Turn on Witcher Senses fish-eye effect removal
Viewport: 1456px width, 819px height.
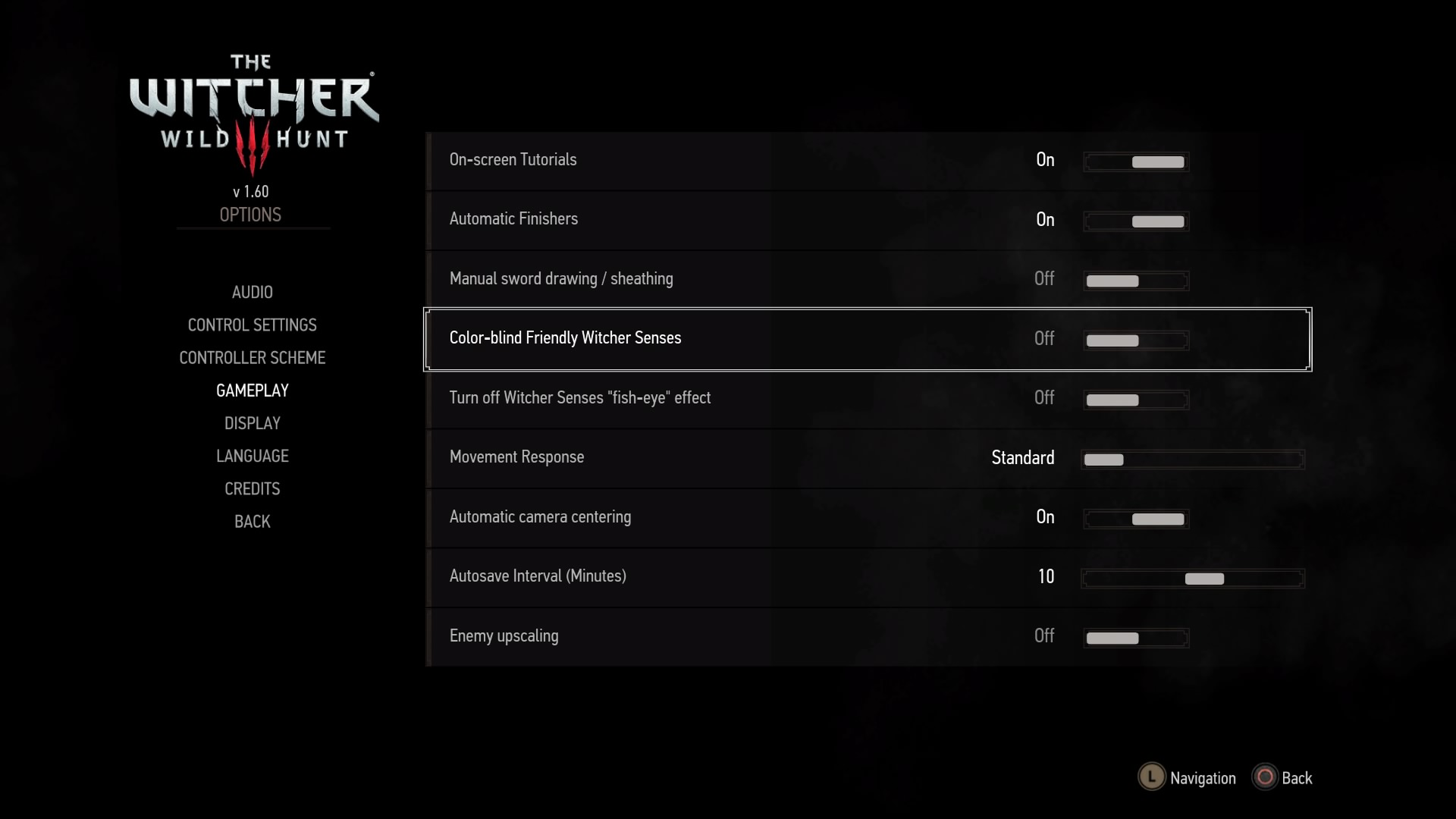coord(1135,400)
